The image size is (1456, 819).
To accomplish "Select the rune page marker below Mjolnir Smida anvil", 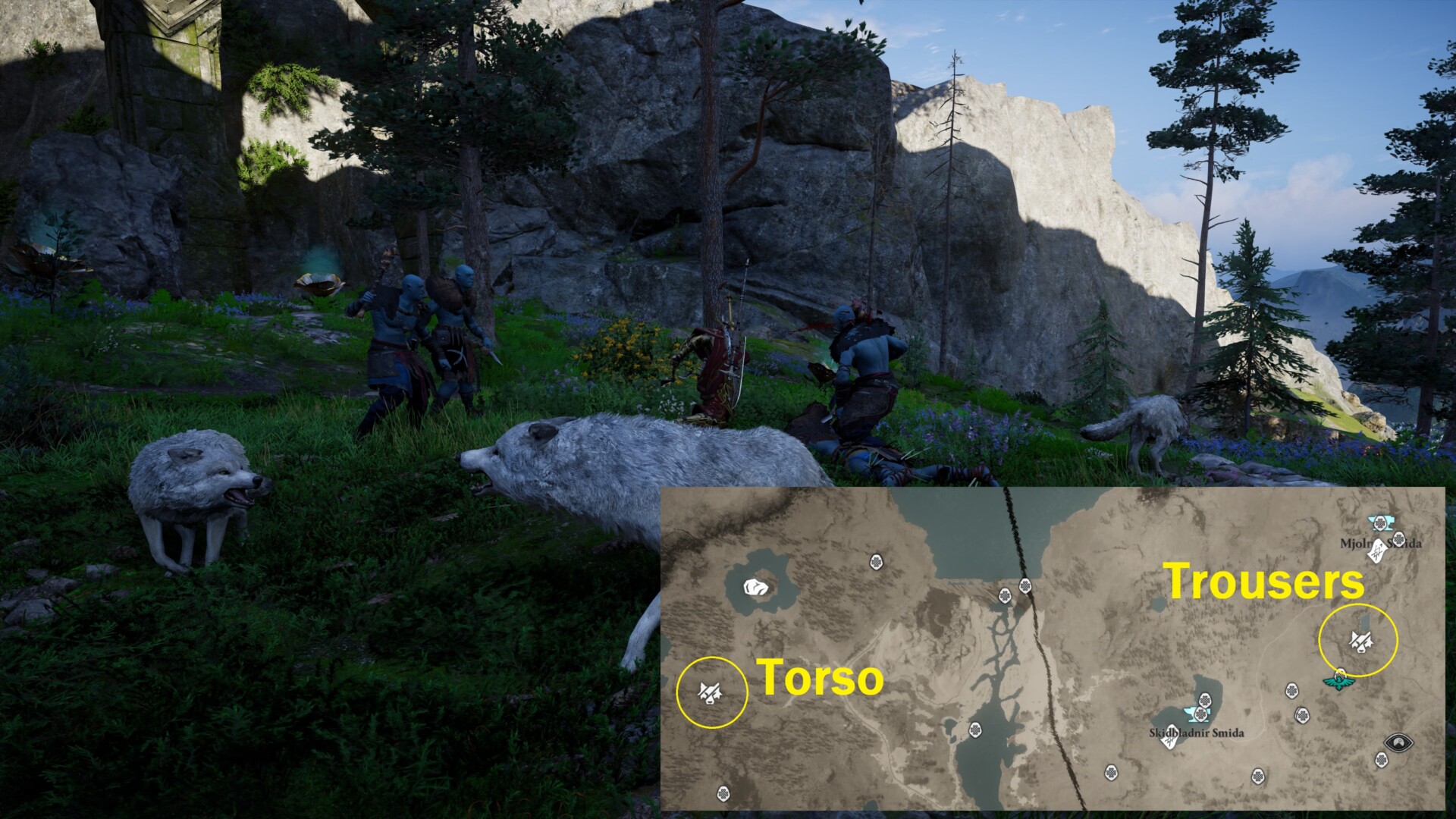I will [1376, 553].
